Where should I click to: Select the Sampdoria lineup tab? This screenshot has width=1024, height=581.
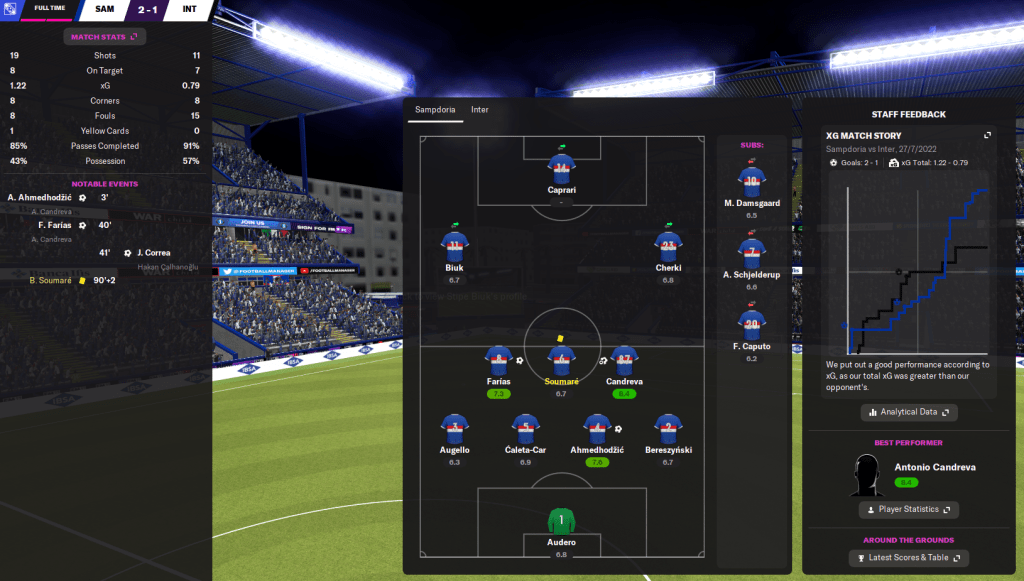point(434,109)
